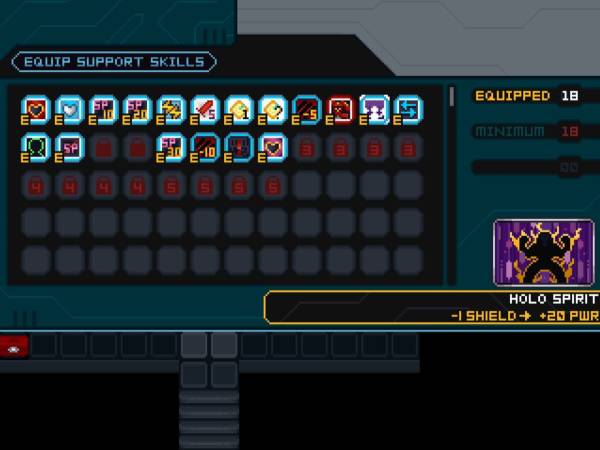
Task: Choose the SP 30 support skill
Action: pos(172,146)
